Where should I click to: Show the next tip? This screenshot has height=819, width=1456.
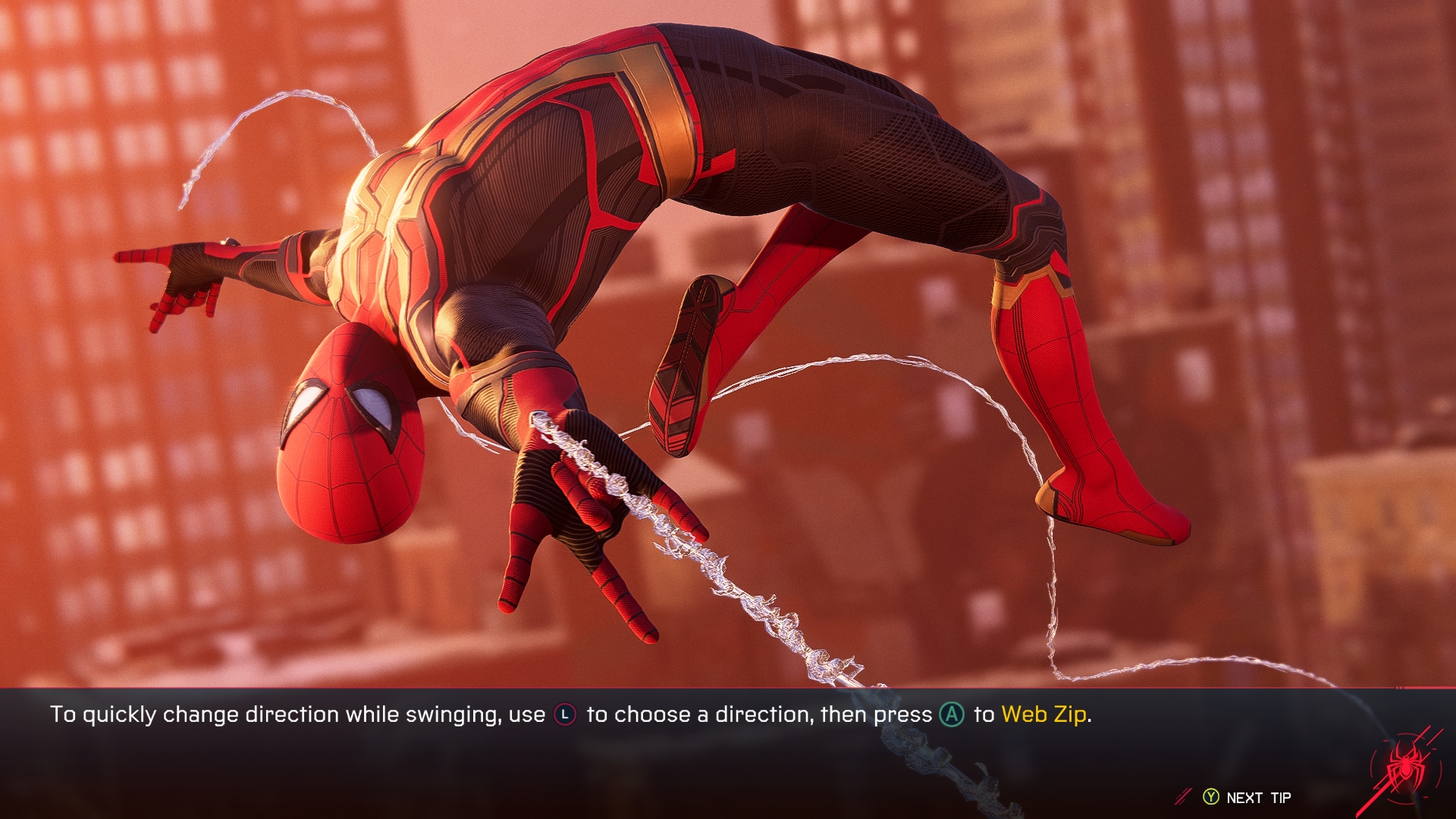1247,797
